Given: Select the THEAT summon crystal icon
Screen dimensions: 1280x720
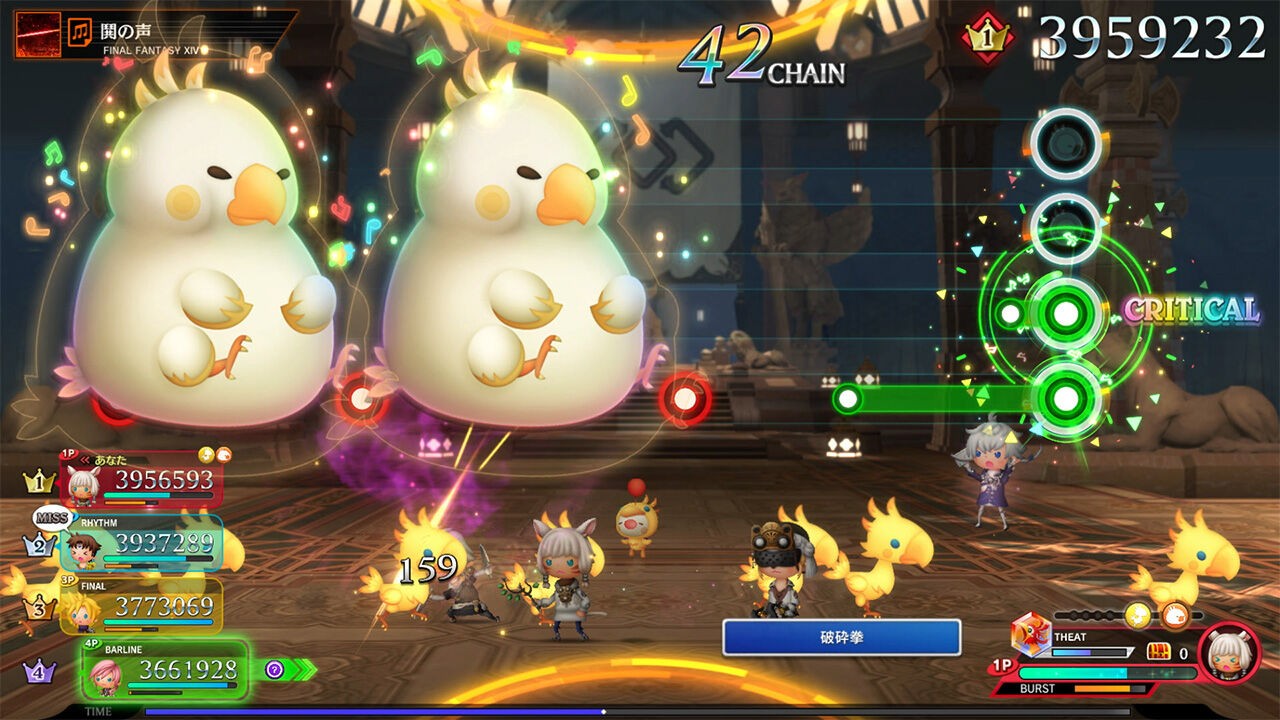Looking at the screenshot, I should [1030, 635].
